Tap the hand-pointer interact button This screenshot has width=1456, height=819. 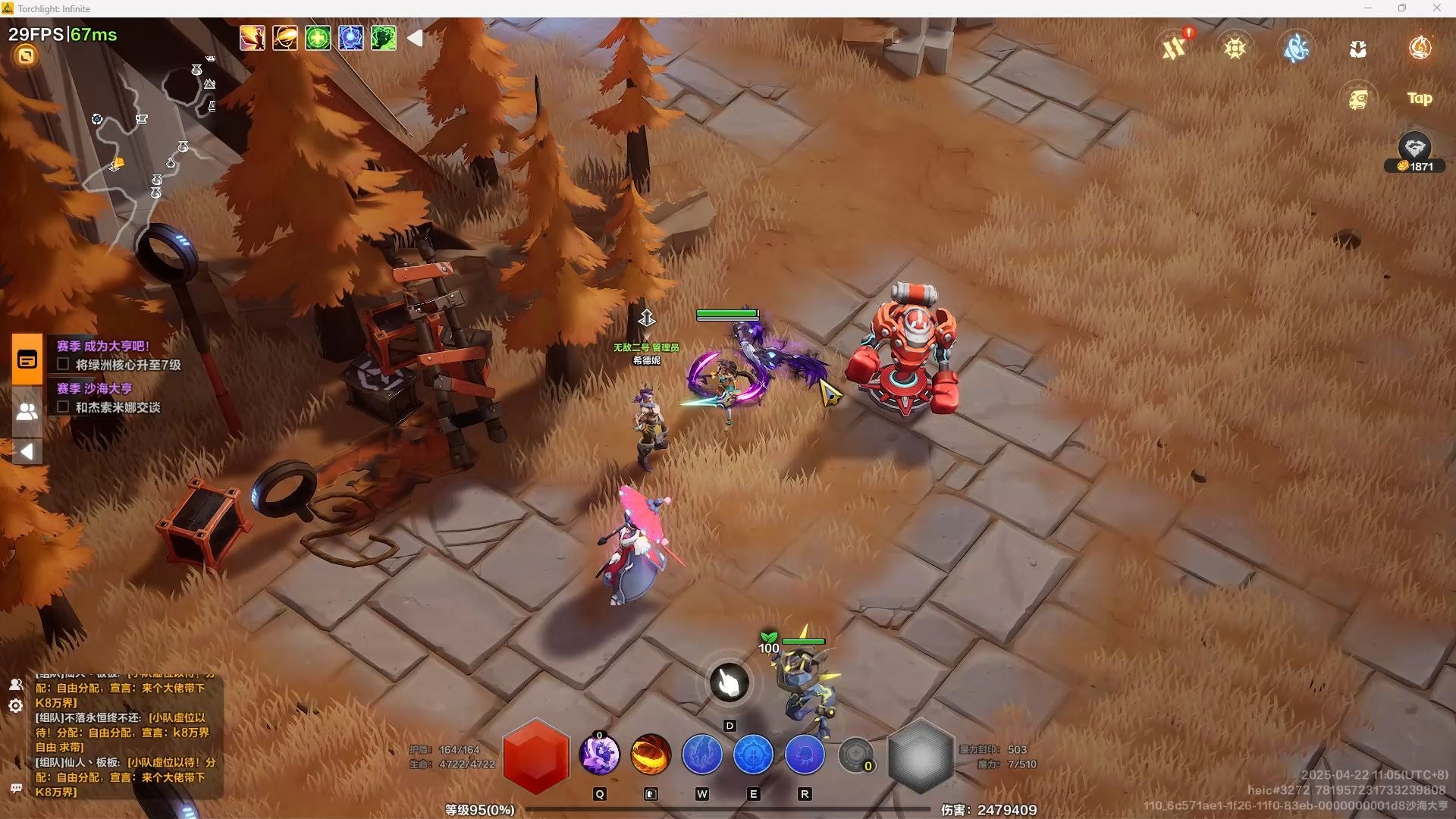730,682
